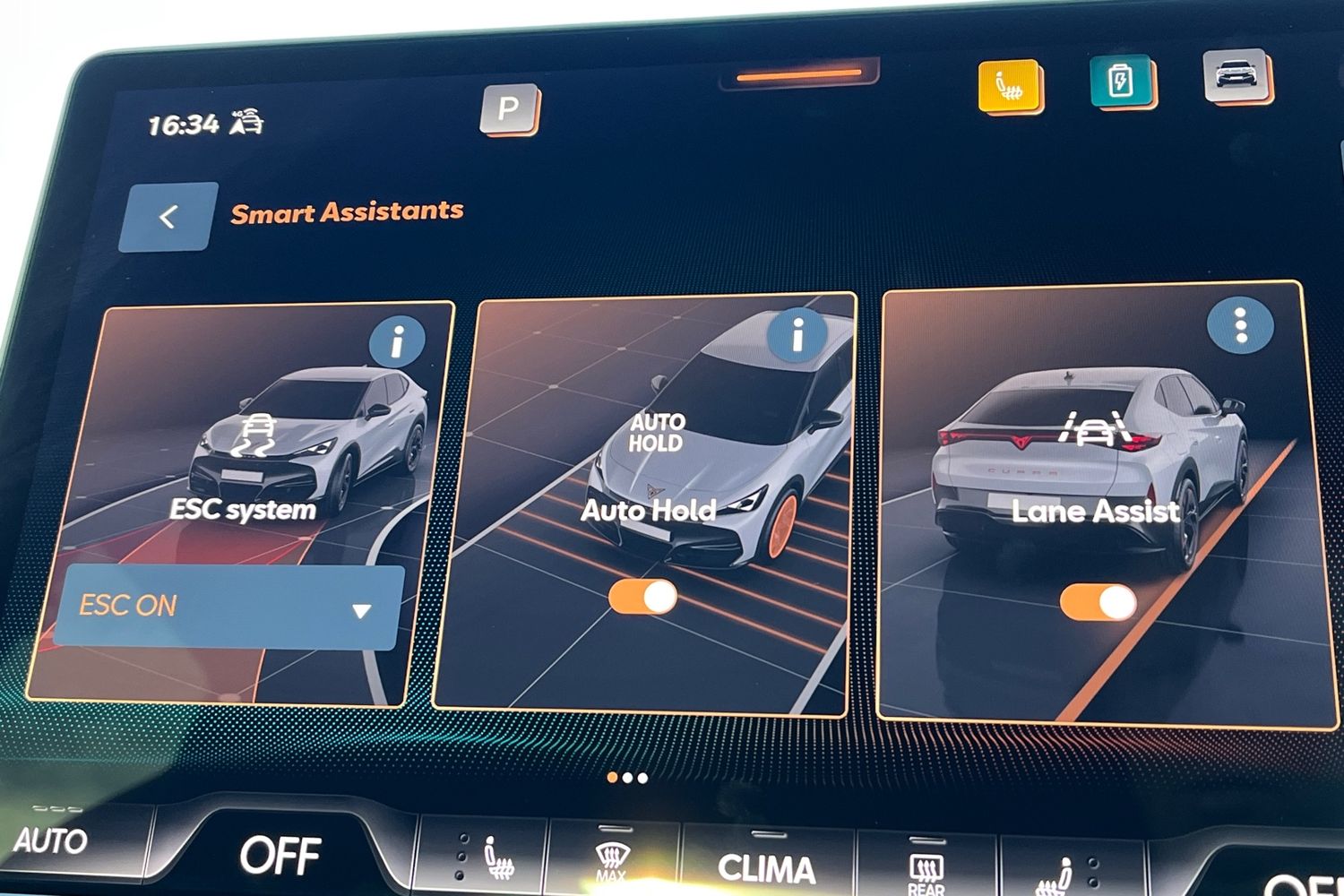Tap the left OFF climate button

click(x=280, y=856)
